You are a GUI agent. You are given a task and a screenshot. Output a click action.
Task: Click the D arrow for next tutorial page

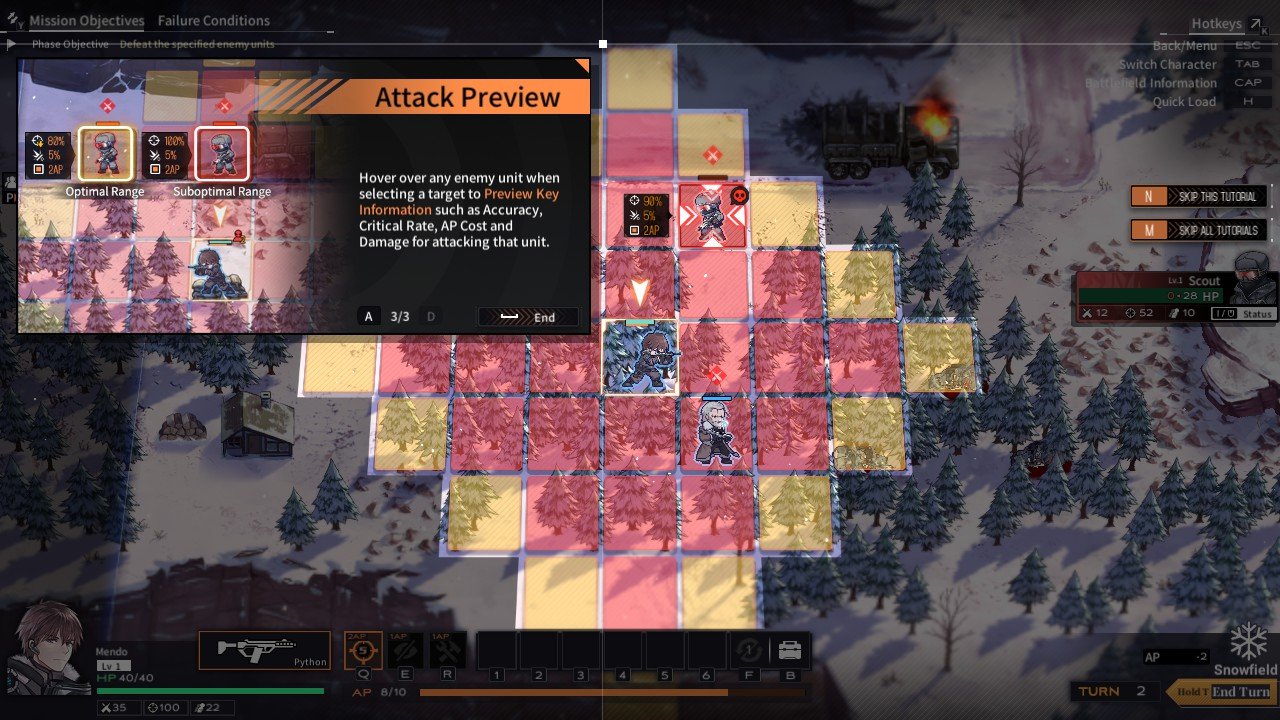click(x=430, y=316)
